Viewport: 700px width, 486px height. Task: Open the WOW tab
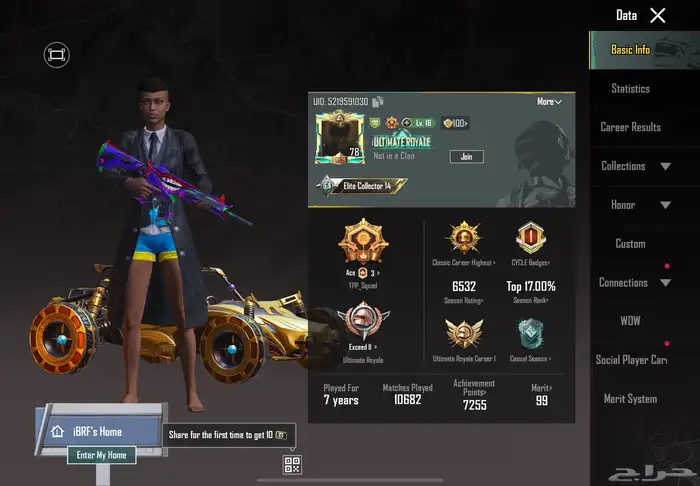(x=630, y=321)
